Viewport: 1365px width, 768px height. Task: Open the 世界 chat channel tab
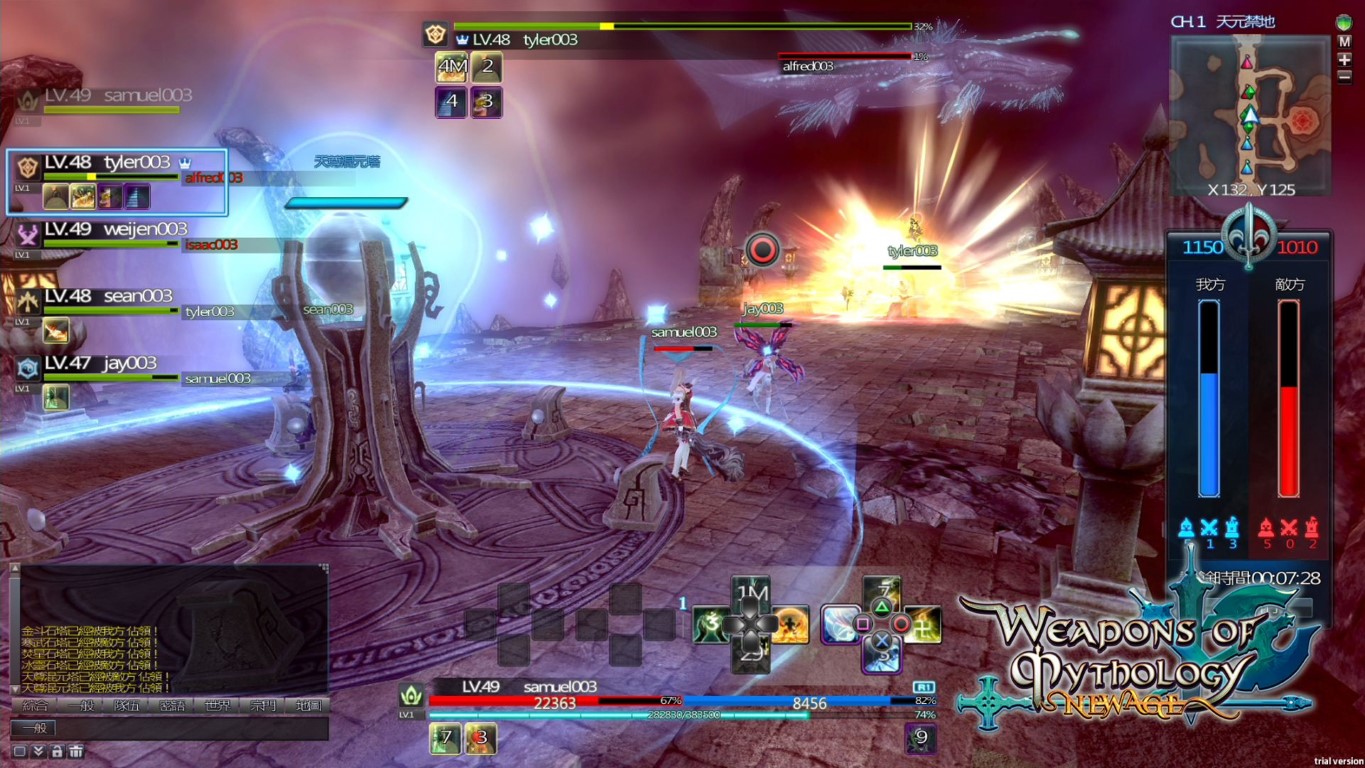point(217,706)
